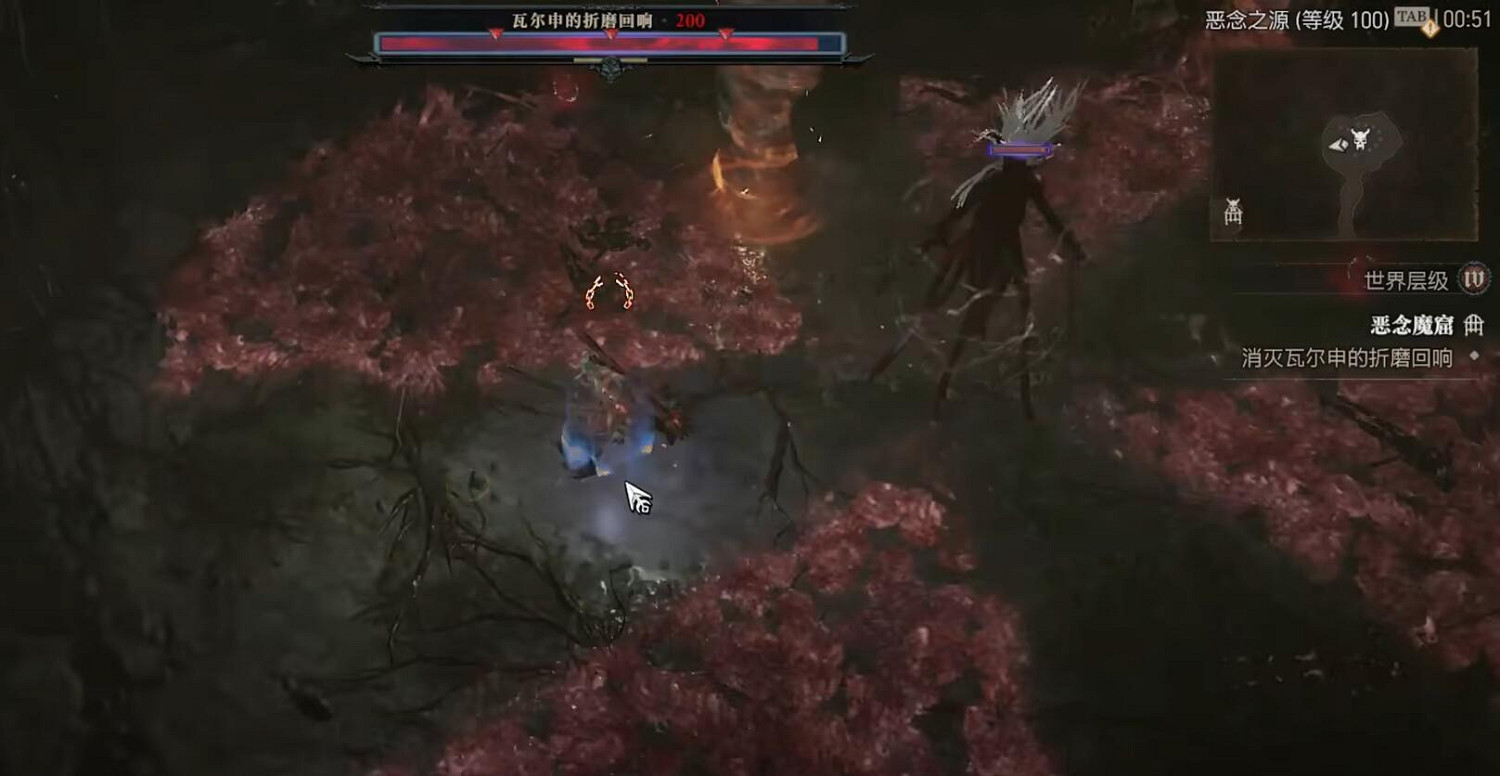Click the dungeon entrance icon on the minimap
Image resolution: width=1500 pixels, height=776 pixels.
[x=1233, y=213]
